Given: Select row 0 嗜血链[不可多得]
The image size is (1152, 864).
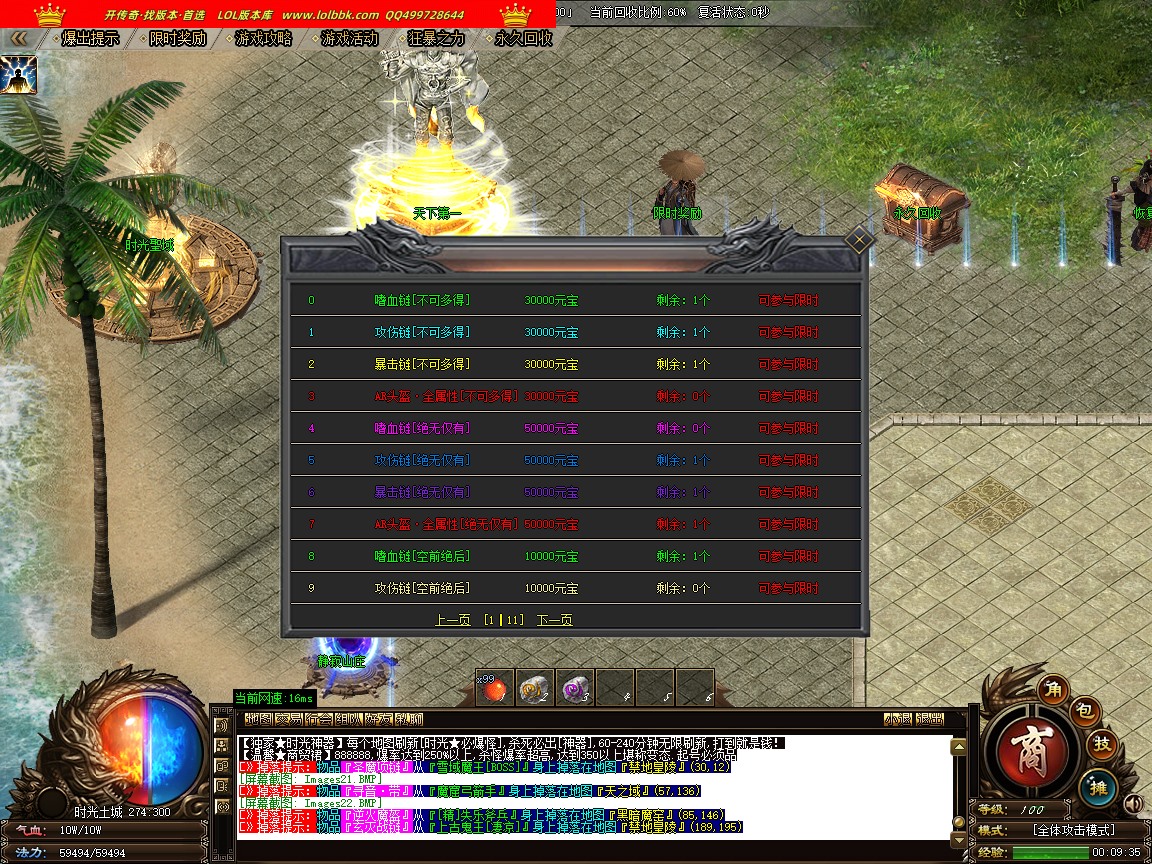Looking at the screenshot, I should (422, 300).
